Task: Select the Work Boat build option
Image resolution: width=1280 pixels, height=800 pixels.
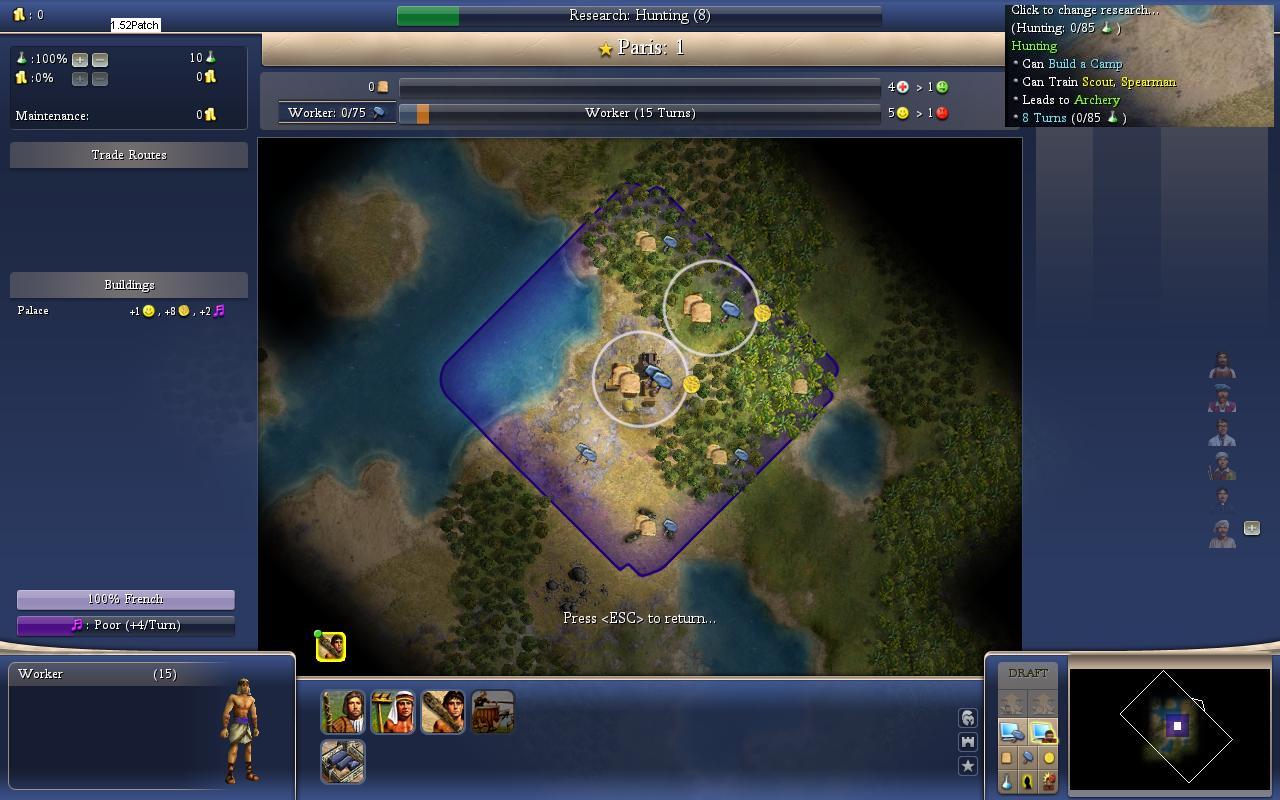Action: pyautogui.click(x=492, y=711)
